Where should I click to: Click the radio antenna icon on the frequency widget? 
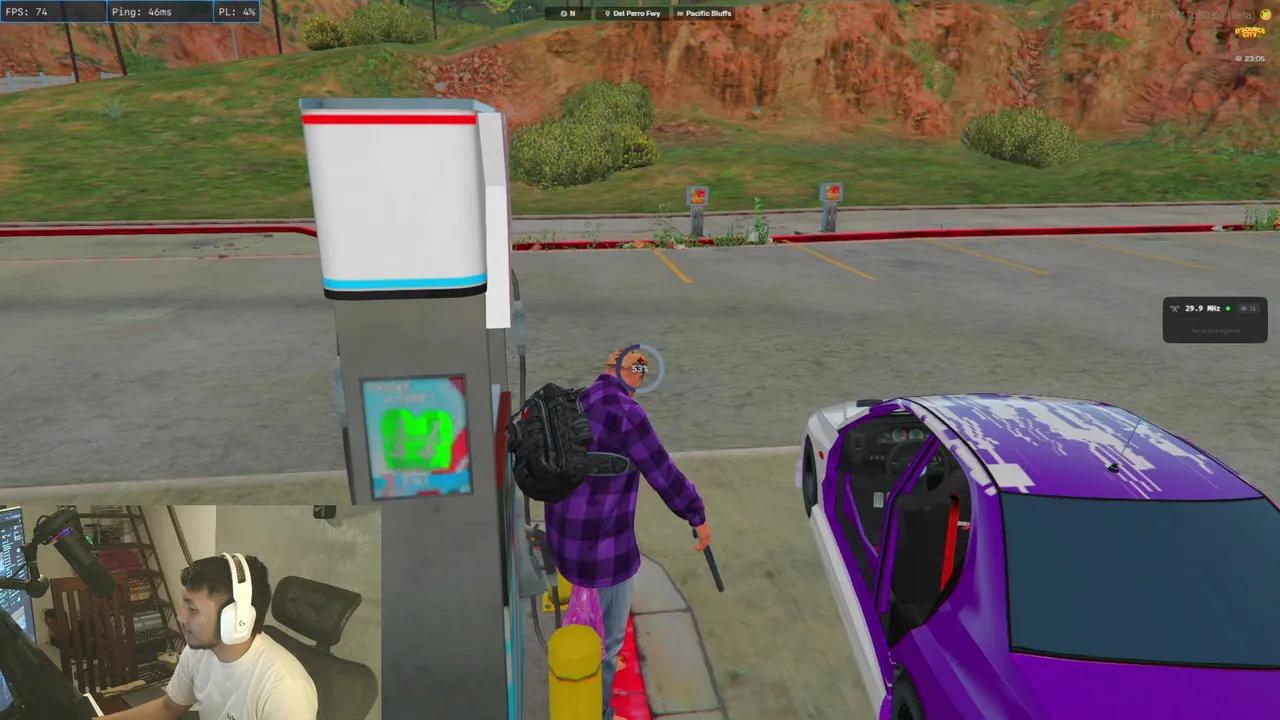[x=1174, y=308]
